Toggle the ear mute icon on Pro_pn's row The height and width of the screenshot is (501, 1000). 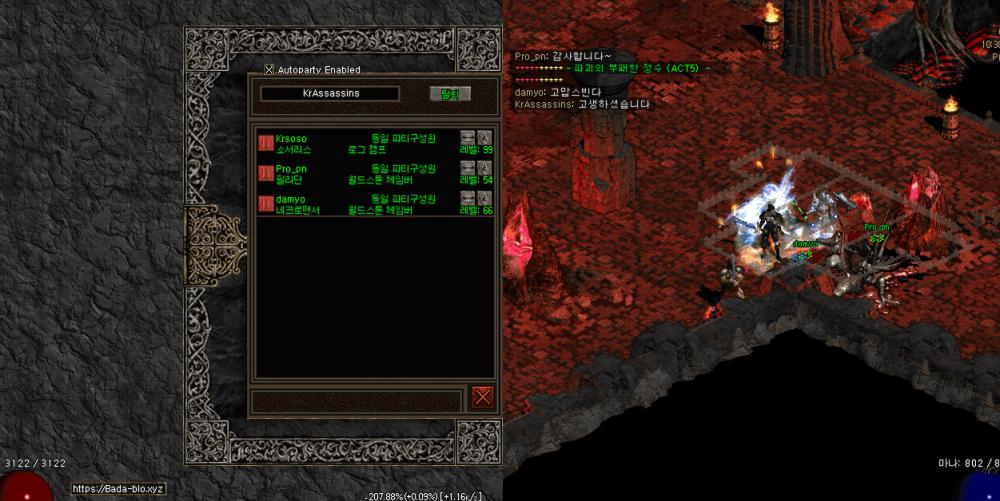[485, 167]
